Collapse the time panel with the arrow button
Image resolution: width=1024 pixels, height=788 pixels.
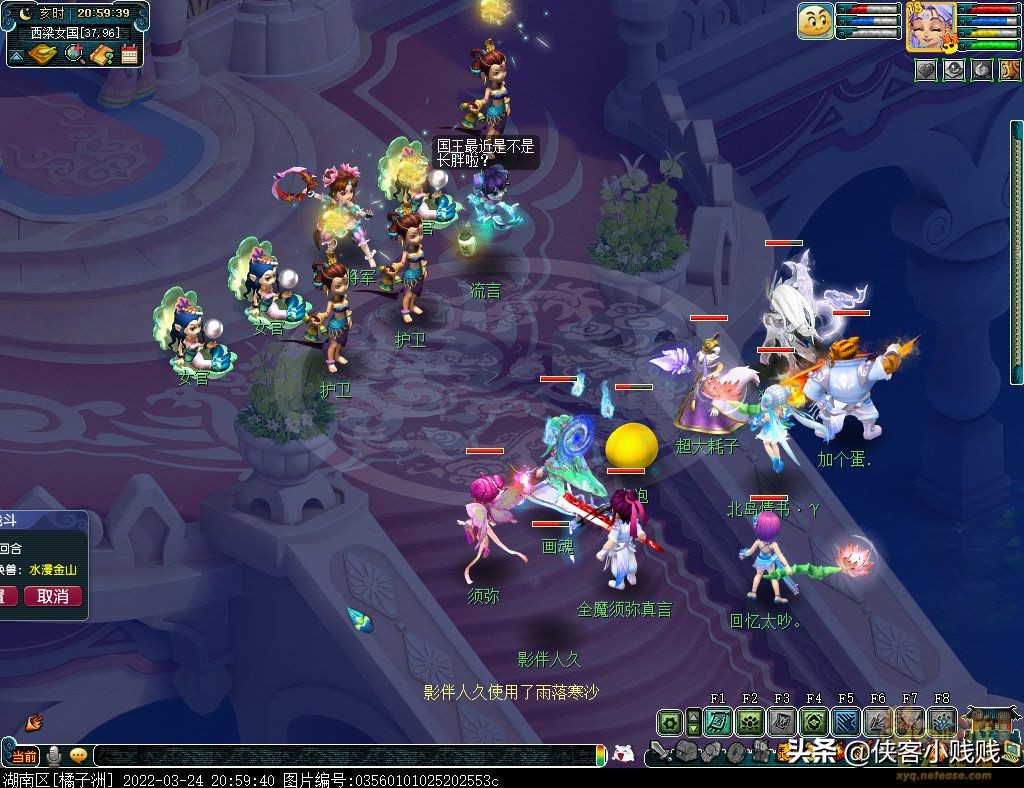(16, 54)
